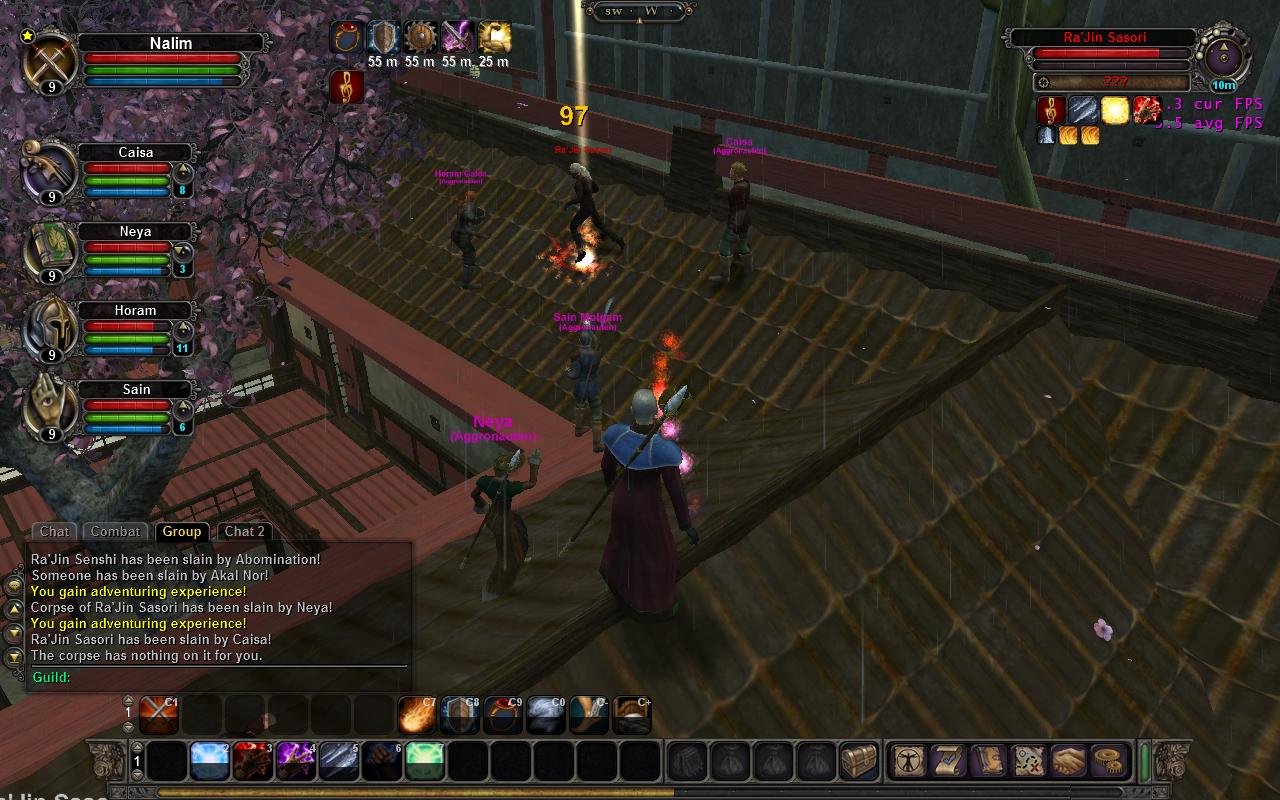Open the treasure chest inventory button
Viewport: 1280px width, 800px height.
coord(858,762)
